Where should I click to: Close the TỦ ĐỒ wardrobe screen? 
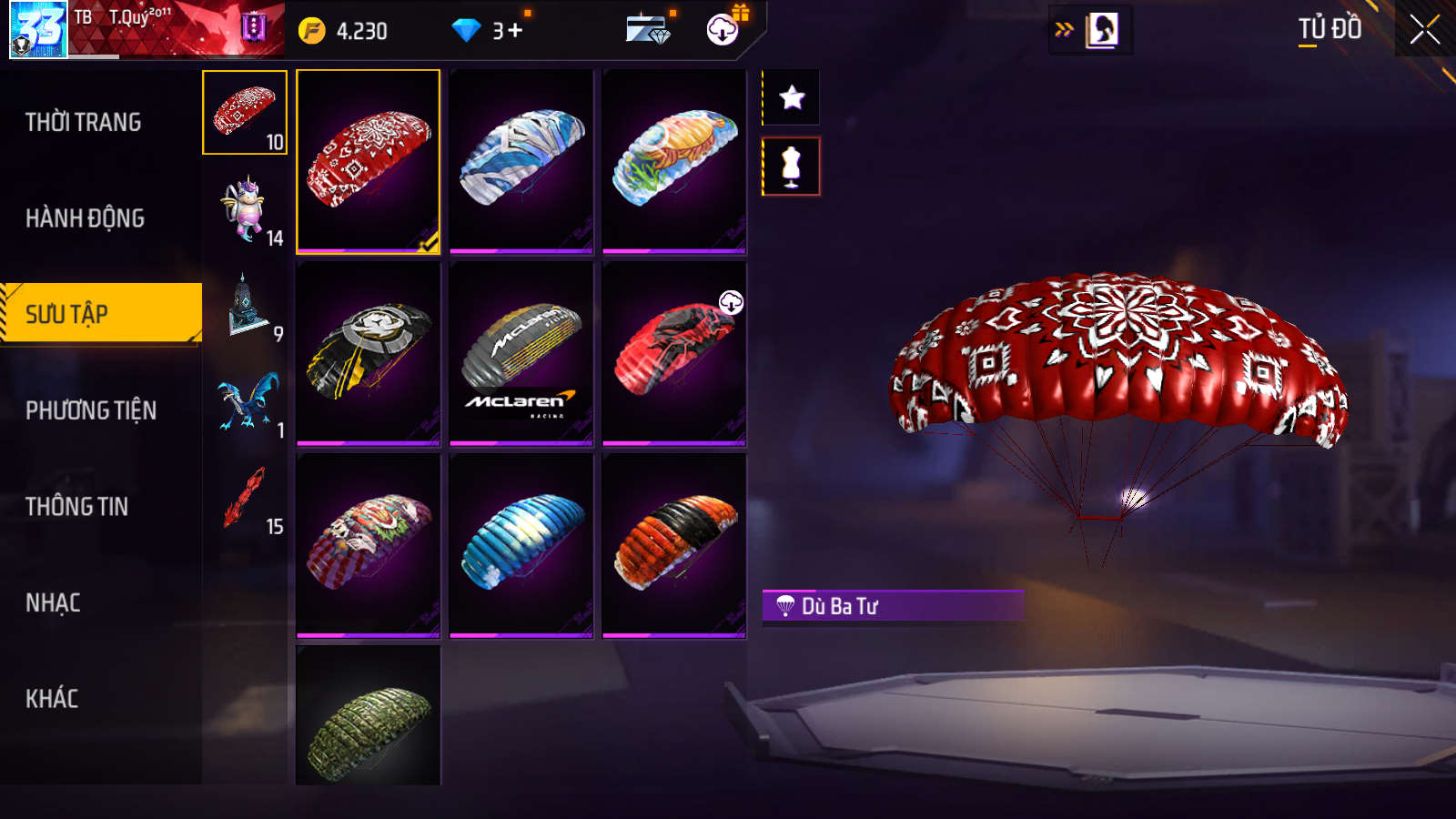tap(1424, 30)
